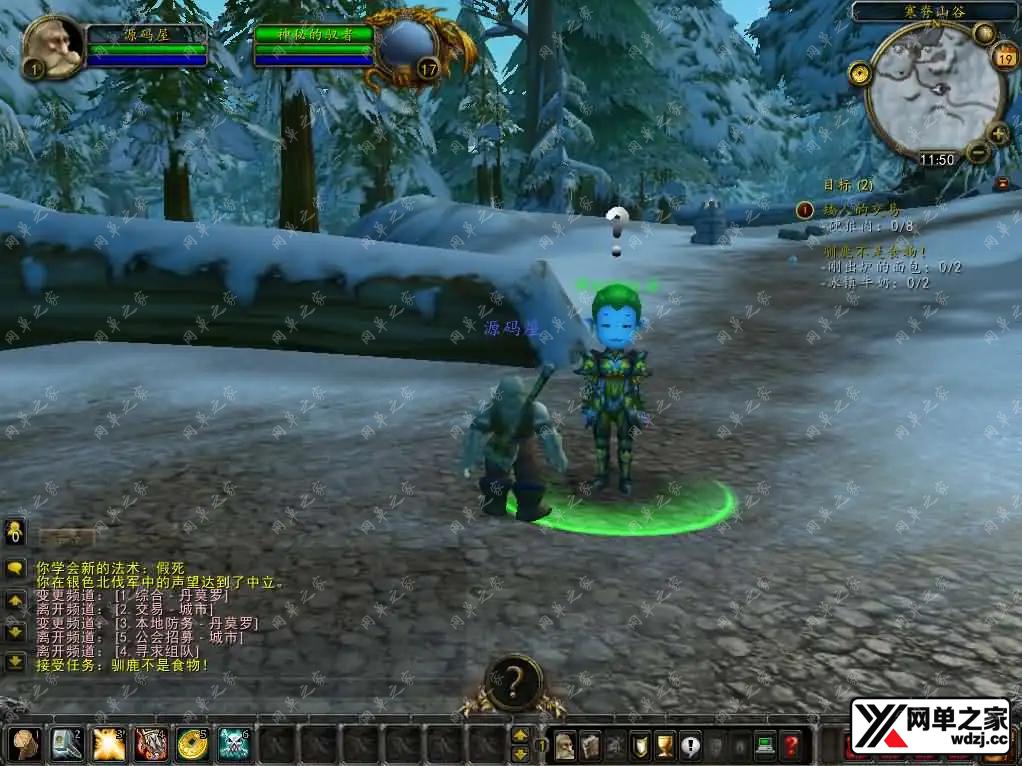Click the player portrait 源码屋
Screen dimensions: 1022x766
click(x=51, y=44)
